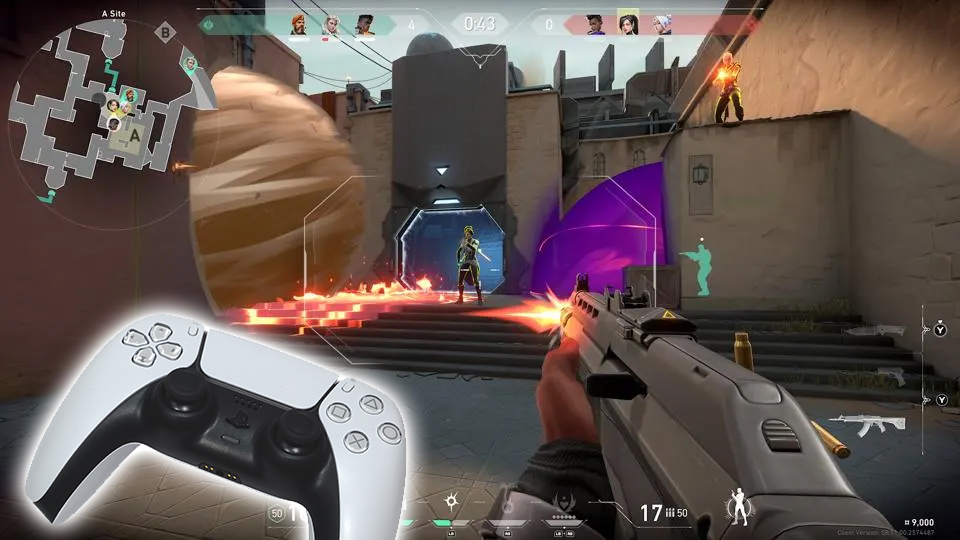The height and width of the screenshot is (540, 960).
Task: Select the B site marker on minimap
Action: (166, 33)
